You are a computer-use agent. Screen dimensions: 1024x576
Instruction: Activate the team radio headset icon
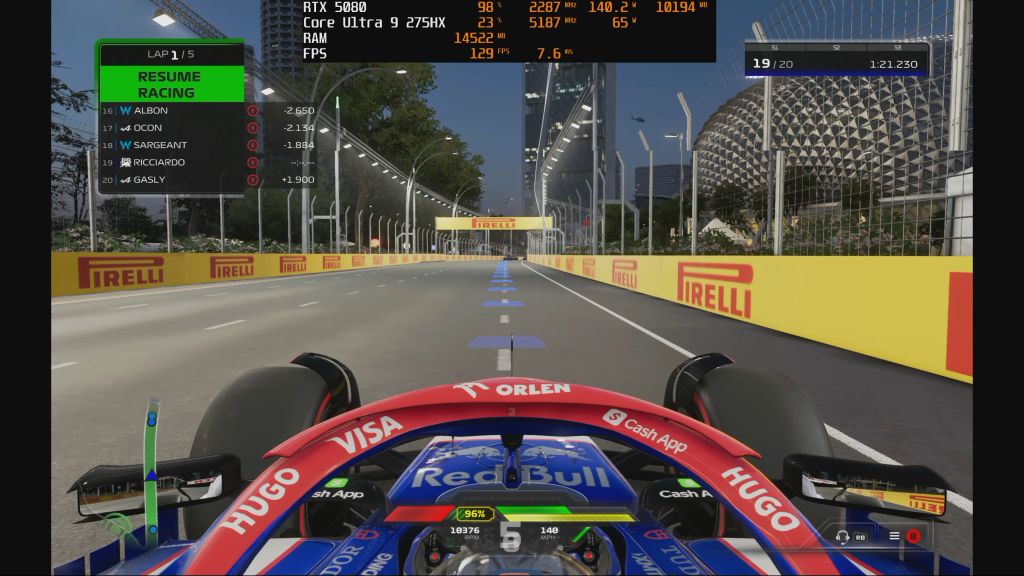click(x=843, y=536)
